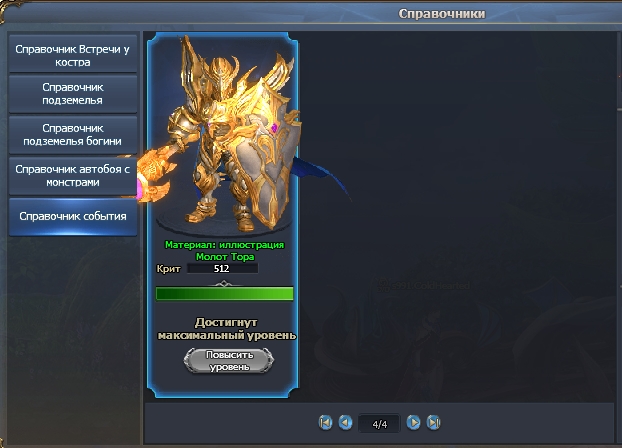Select Справочник подземелья богини tab
This screenshot has width=622, height=448.
(x=73, y=134)
